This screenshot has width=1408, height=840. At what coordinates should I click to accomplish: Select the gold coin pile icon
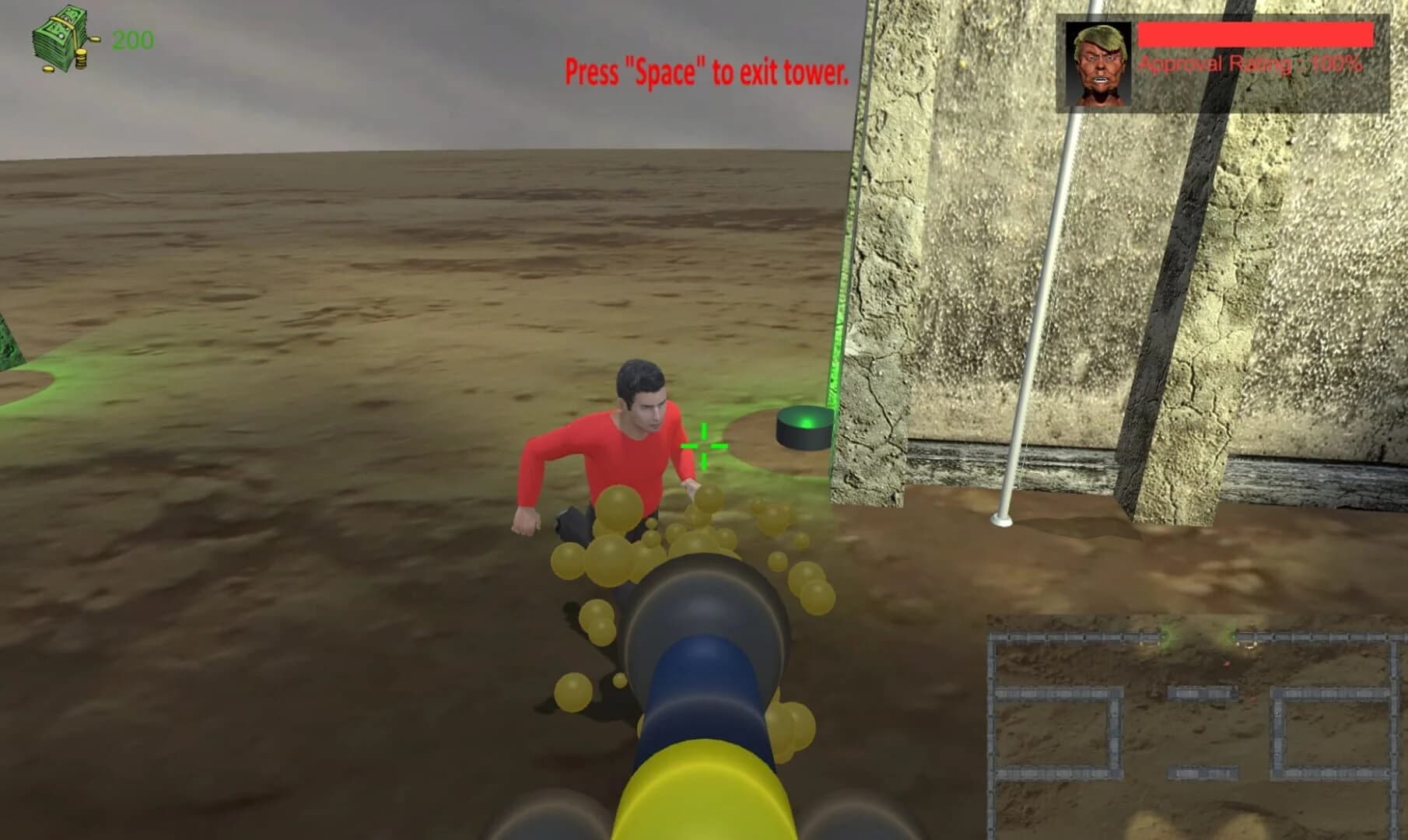(81, 59)
